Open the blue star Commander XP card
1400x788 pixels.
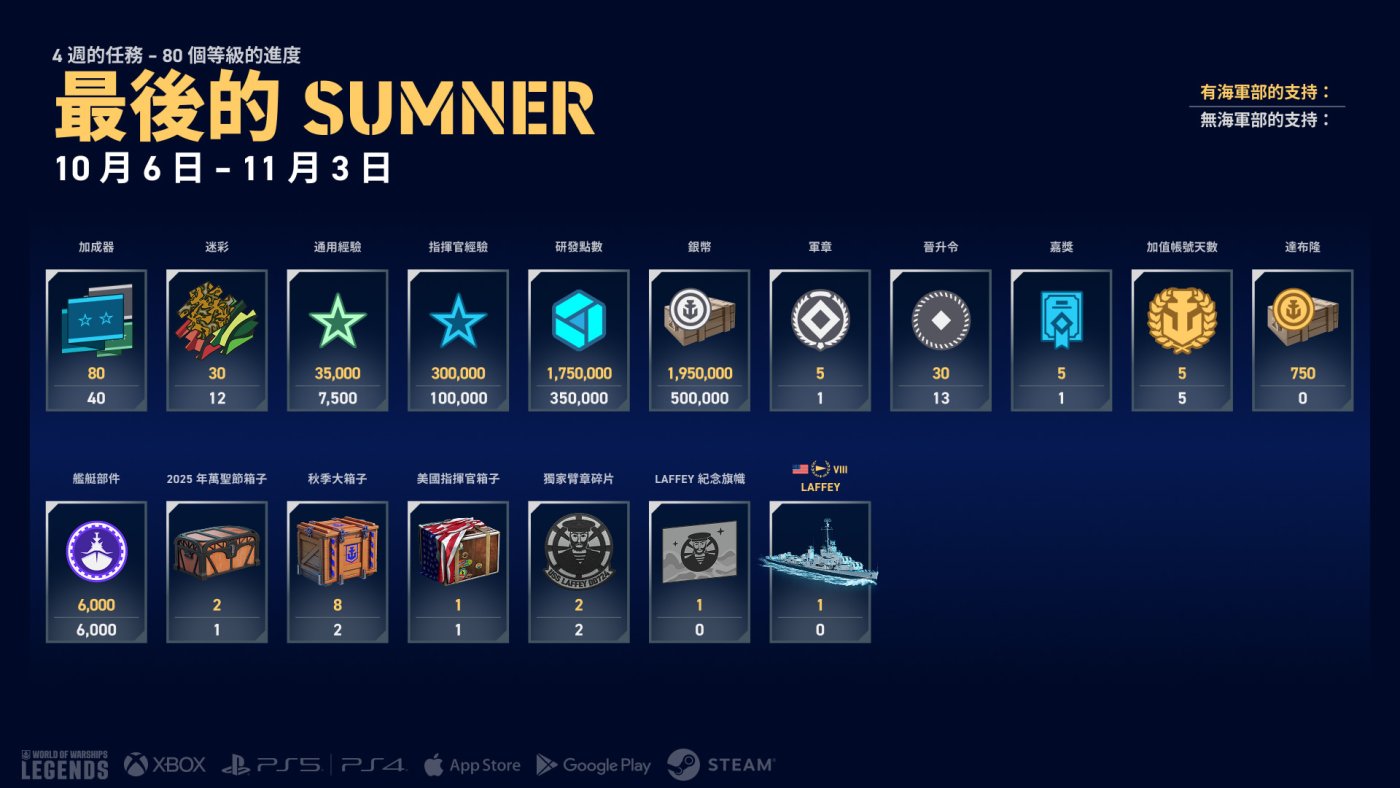pyautogui.click(x=458, y=340)
